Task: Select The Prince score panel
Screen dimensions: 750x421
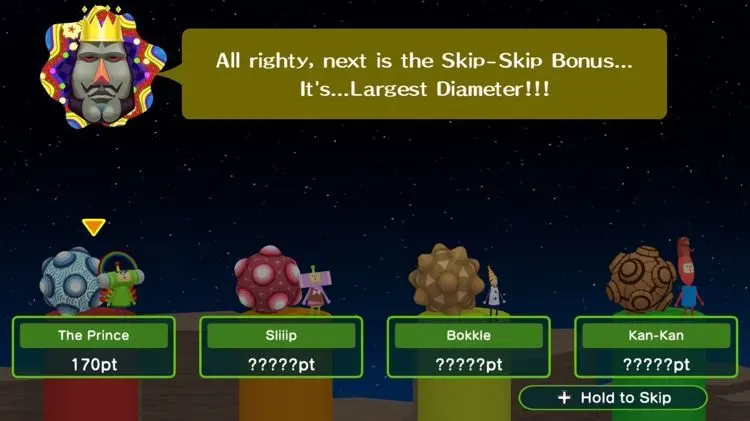Action: pos(94,347)
